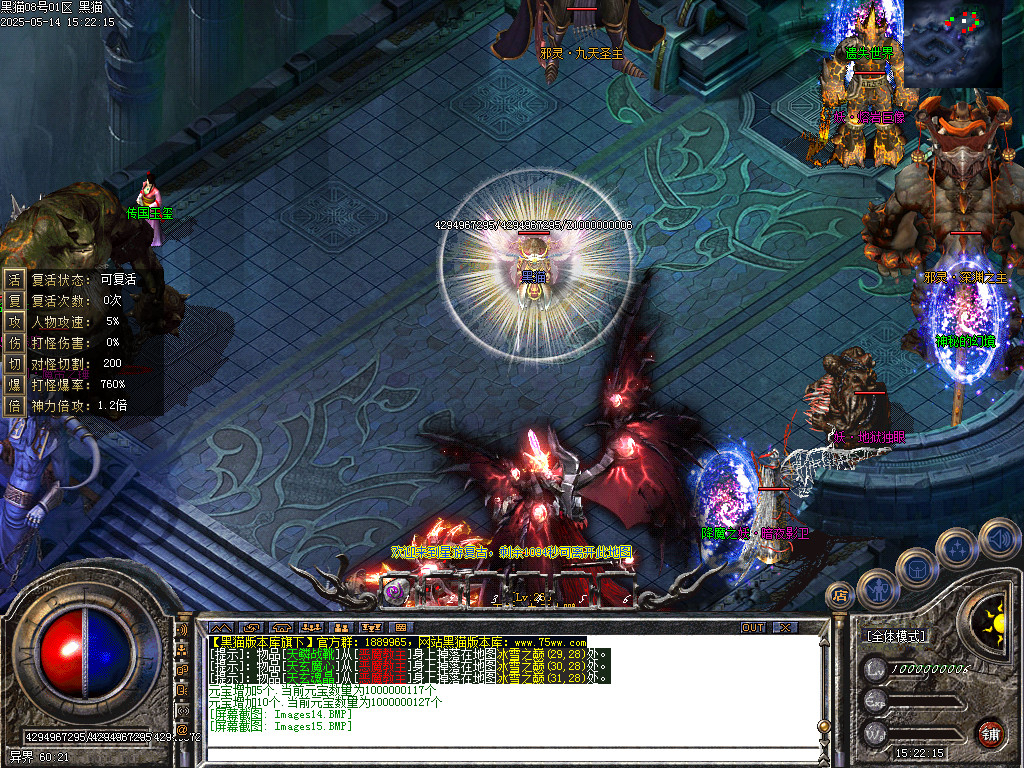Select the 攻 attack speed button
1024x768 pixels.
click(15, 321)
